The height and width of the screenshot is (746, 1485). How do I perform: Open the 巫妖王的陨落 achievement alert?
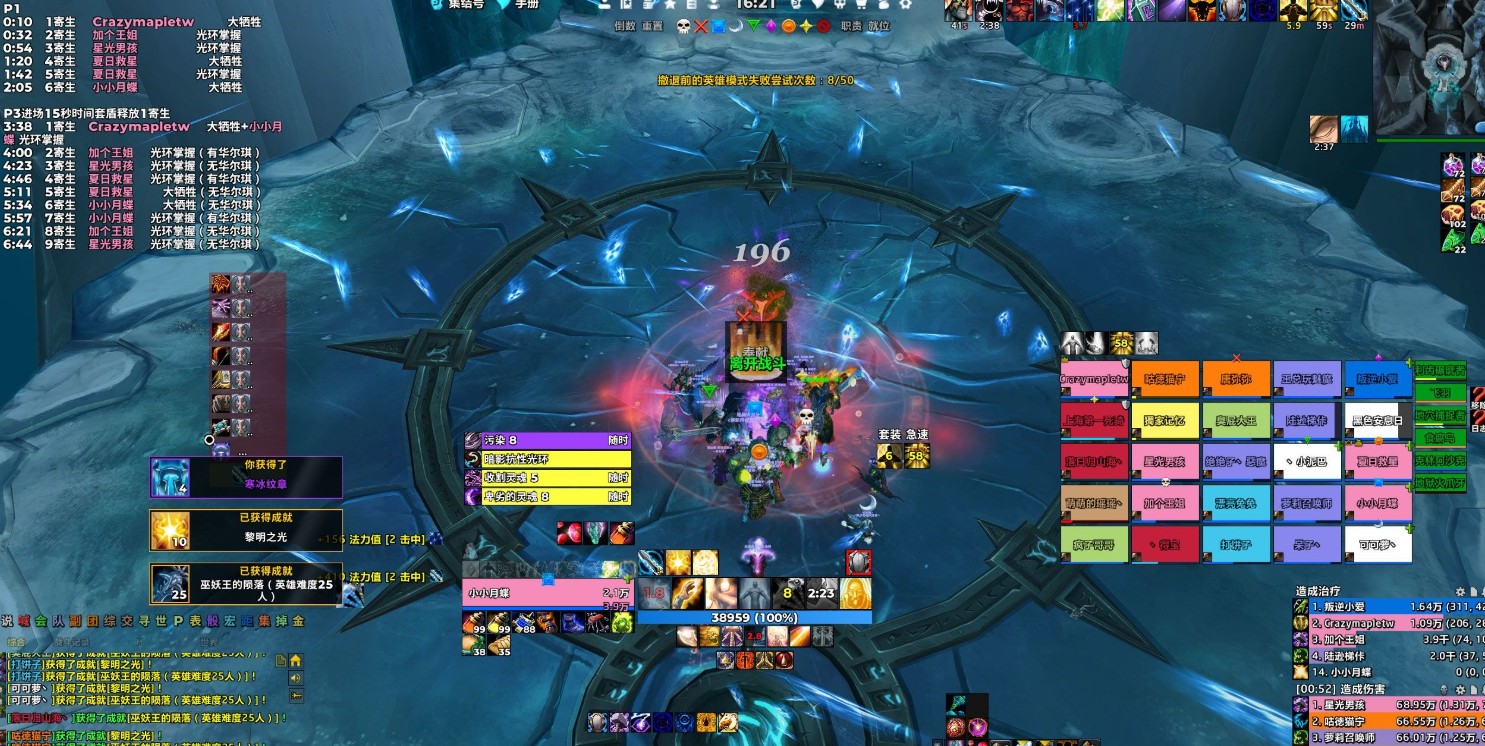click(x=246, y=584)
